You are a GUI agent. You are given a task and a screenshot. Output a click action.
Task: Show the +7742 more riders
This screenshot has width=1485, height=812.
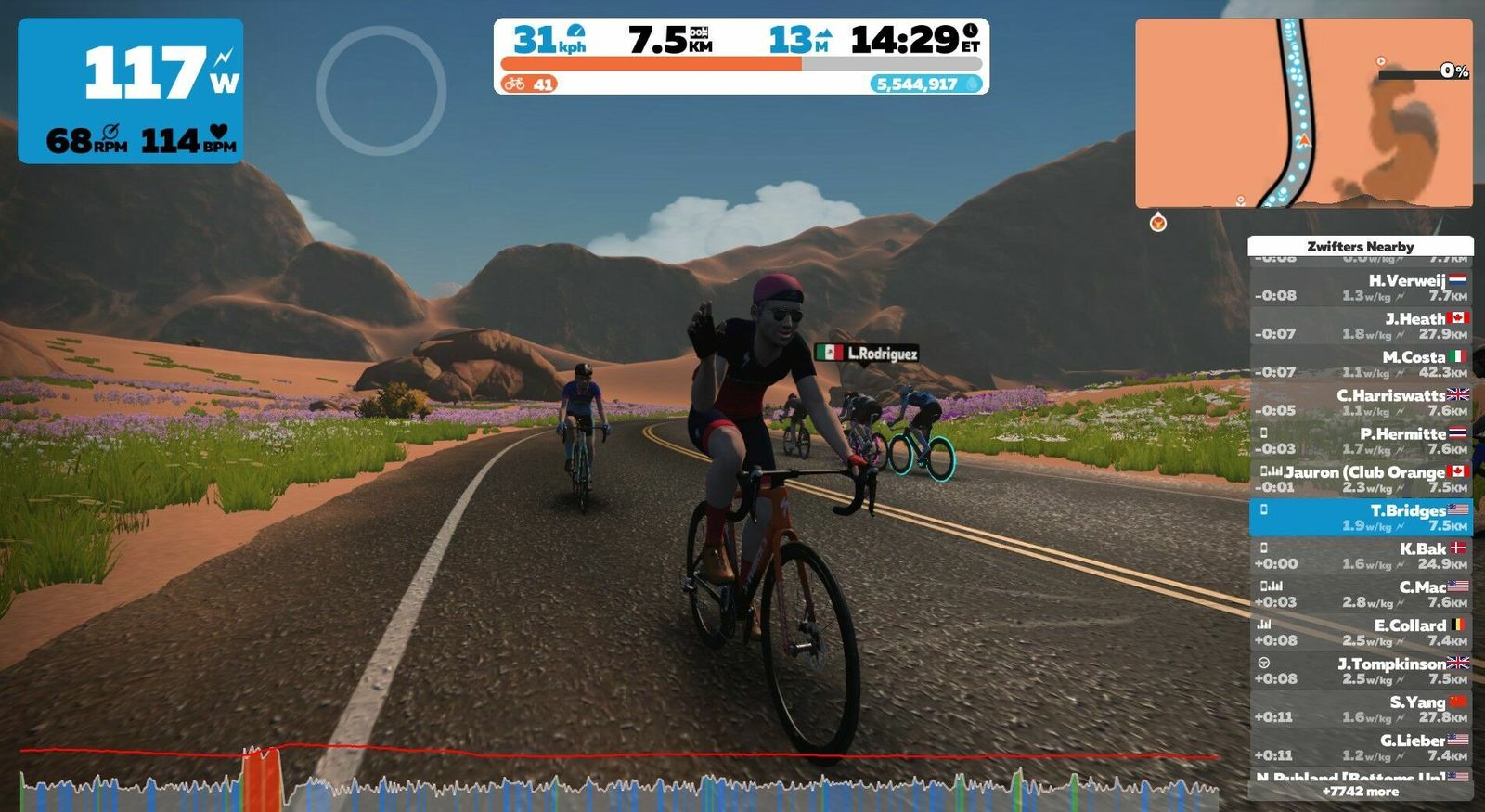coord(1360,792)
